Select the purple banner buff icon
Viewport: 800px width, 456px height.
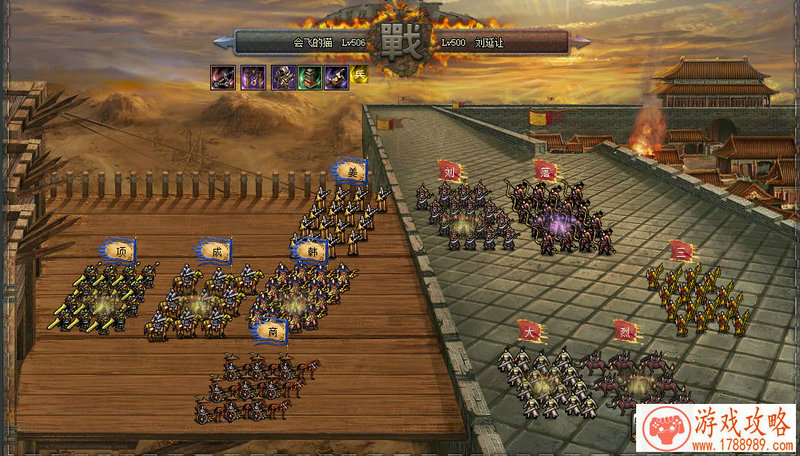tap(253, 77)
